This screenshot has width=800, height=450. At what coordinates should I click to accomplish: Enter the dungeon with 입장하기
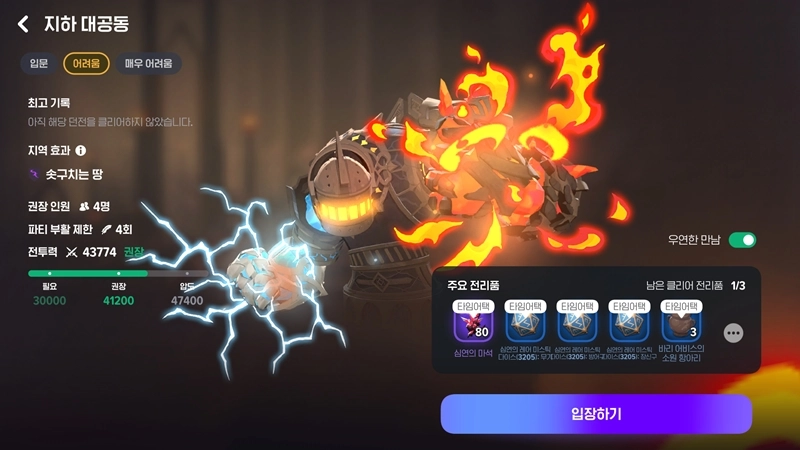(x=596, y=414)
